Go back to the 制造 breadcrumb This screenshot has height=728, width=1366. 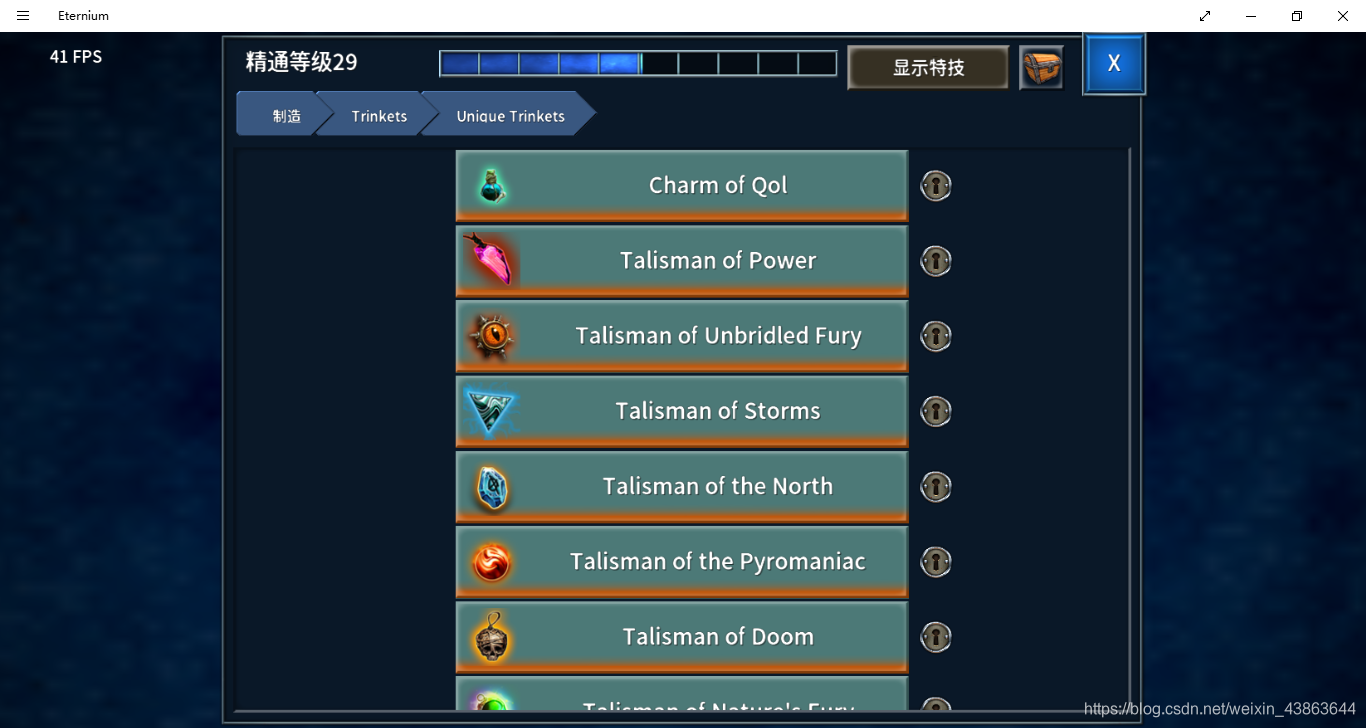coord(282,115)
